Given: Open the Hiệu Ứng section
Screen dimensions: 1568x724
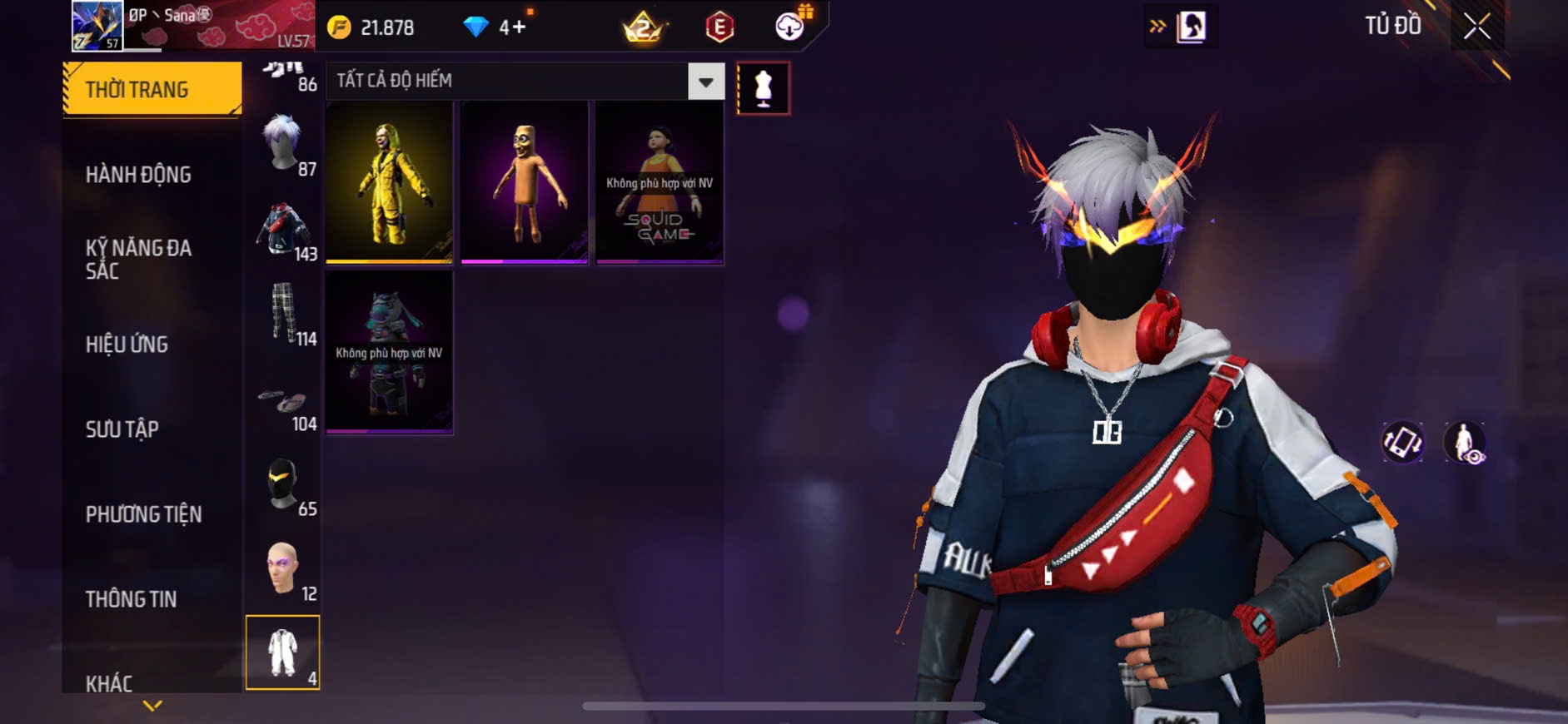Looking at the screenshot, I should tap(127, 345).
